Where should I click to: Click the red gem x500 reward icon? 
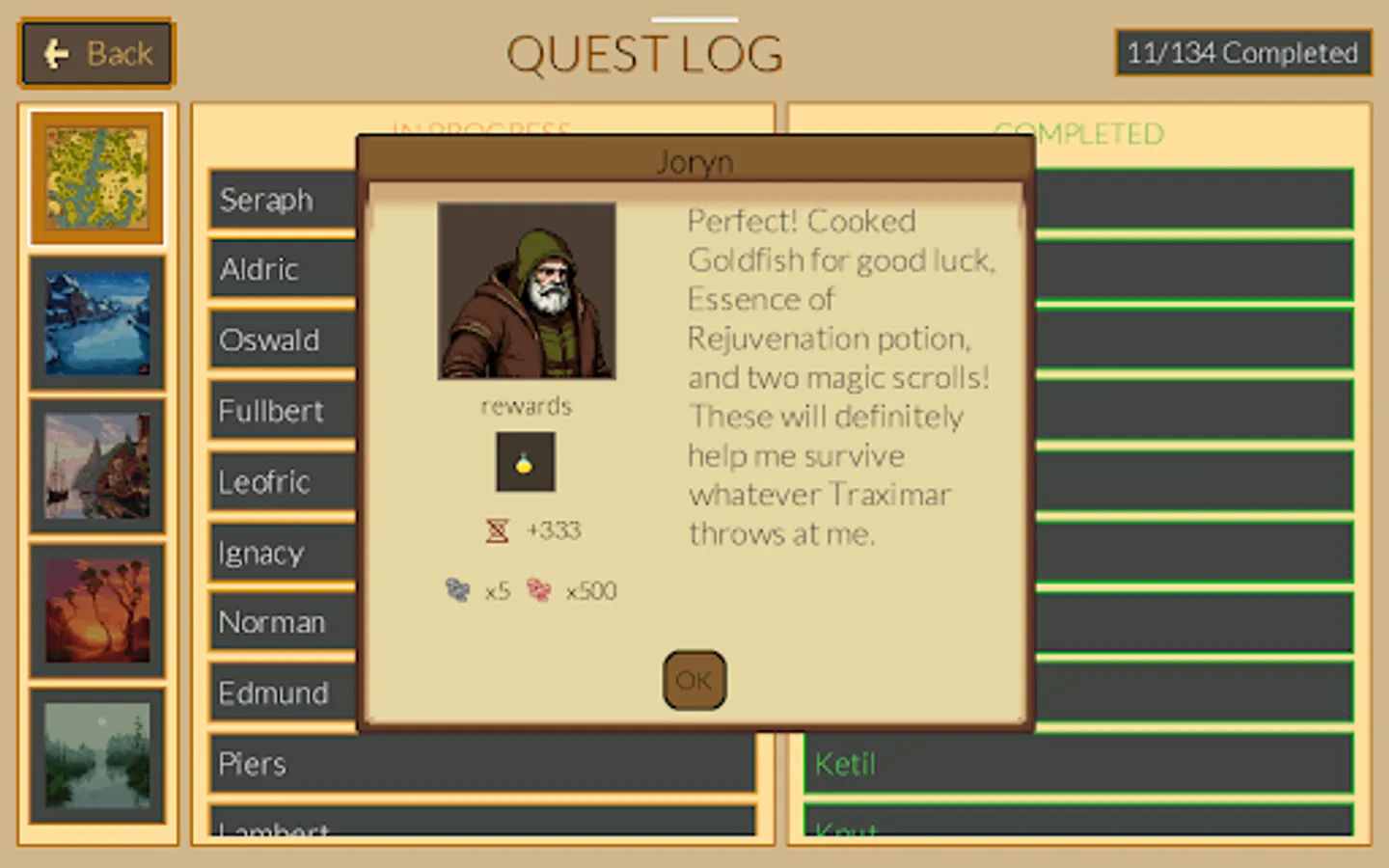coord(539,589)
